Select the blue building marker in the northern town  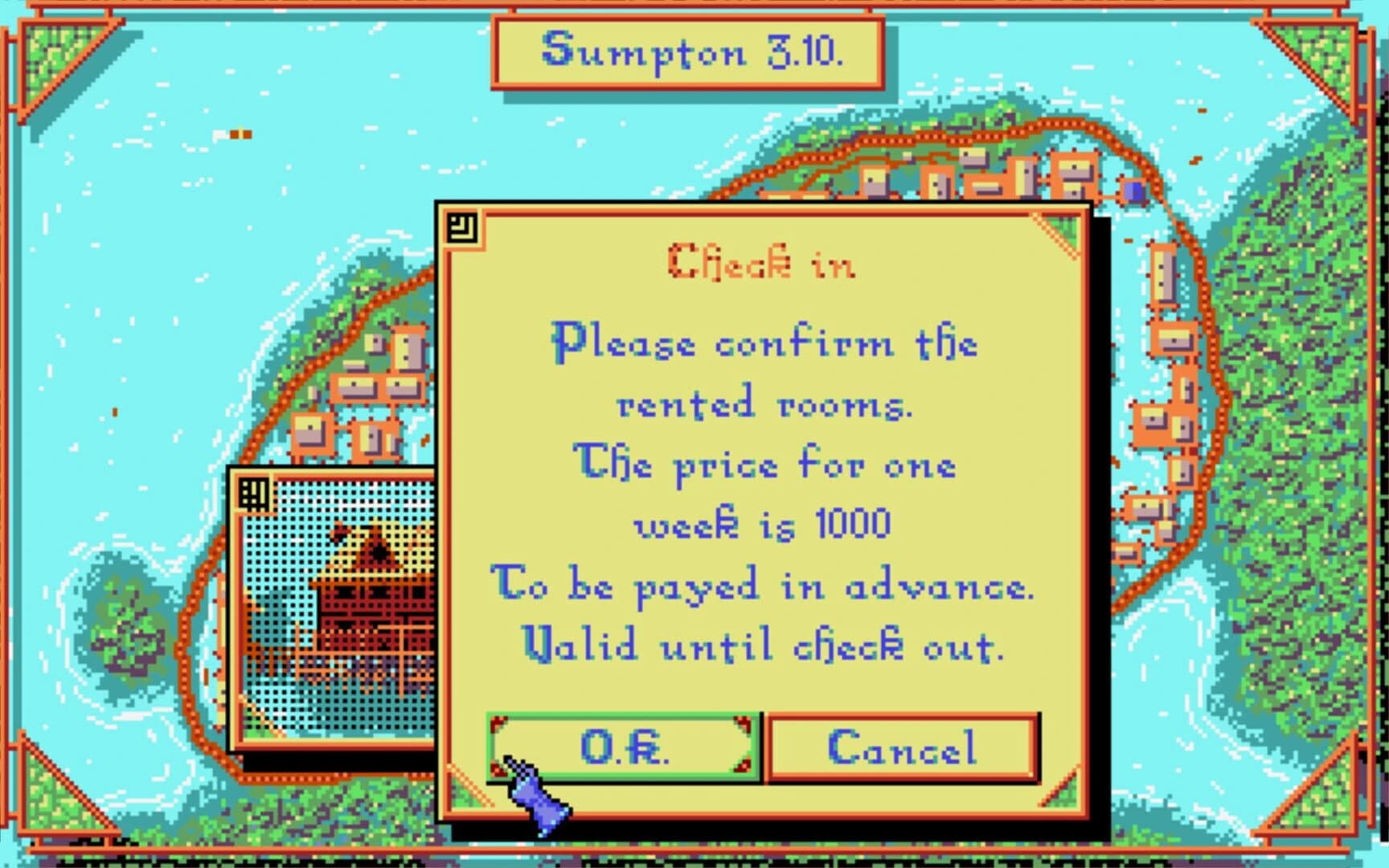(1132, 191)
